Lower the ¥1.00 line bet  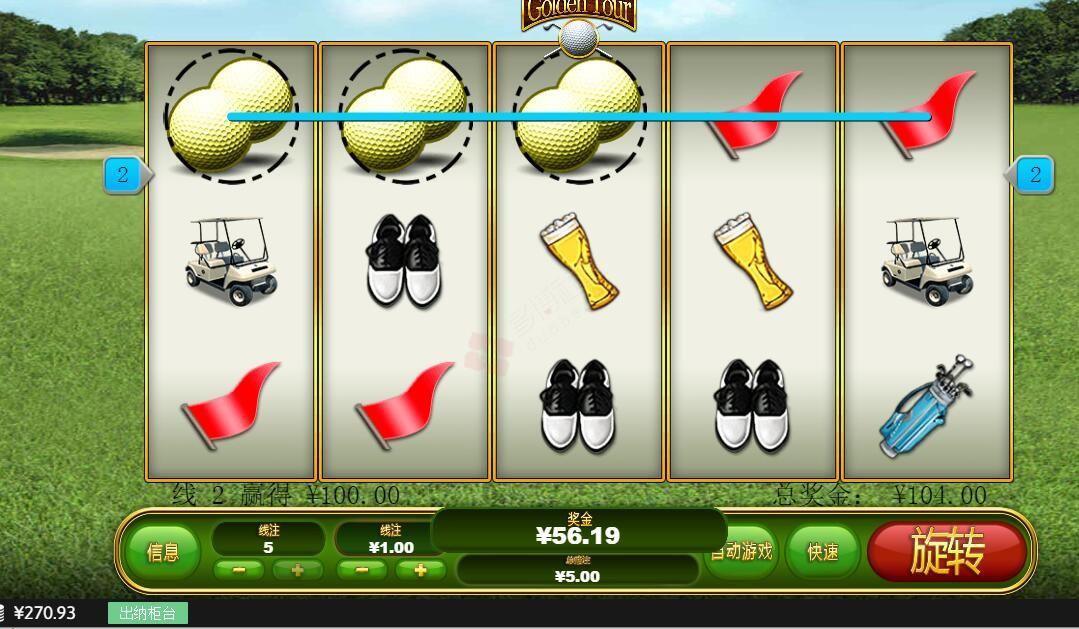[x=362, y=570]
